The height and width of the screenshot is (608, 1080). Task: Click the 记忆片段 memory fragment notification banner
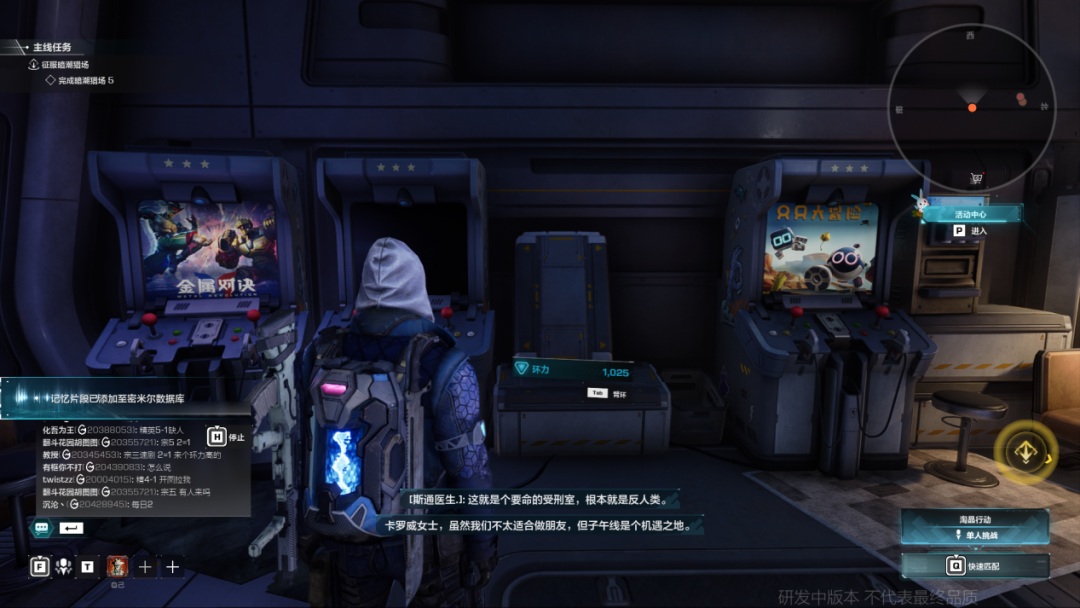click(x=125, y=396)
